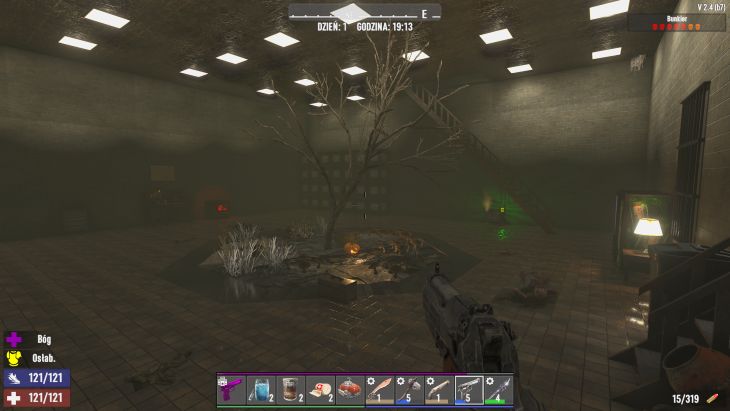Equip the wooden club hotbar slot

pos(439,389)
